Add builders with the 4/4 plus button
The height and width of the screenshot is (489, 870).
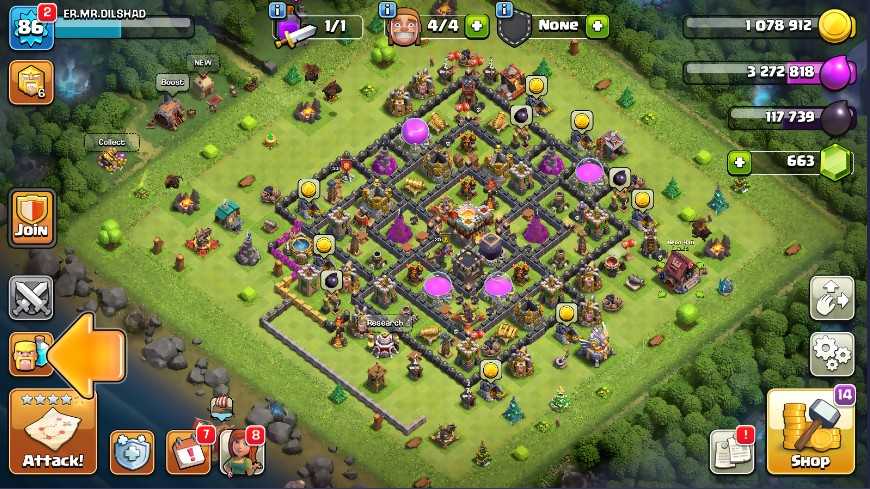[477, 27]
